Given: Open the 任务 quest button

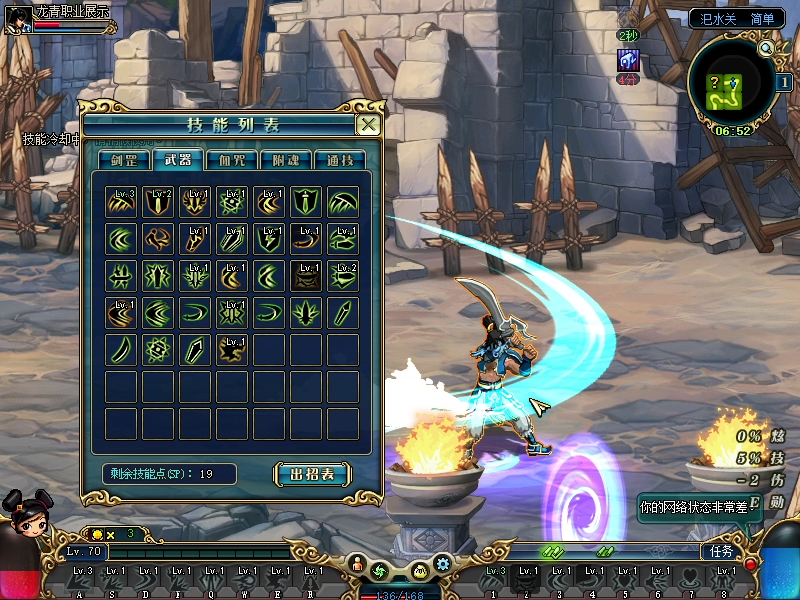Looking at the screenshot, I should pyautogui.click(x=721, y=550).
